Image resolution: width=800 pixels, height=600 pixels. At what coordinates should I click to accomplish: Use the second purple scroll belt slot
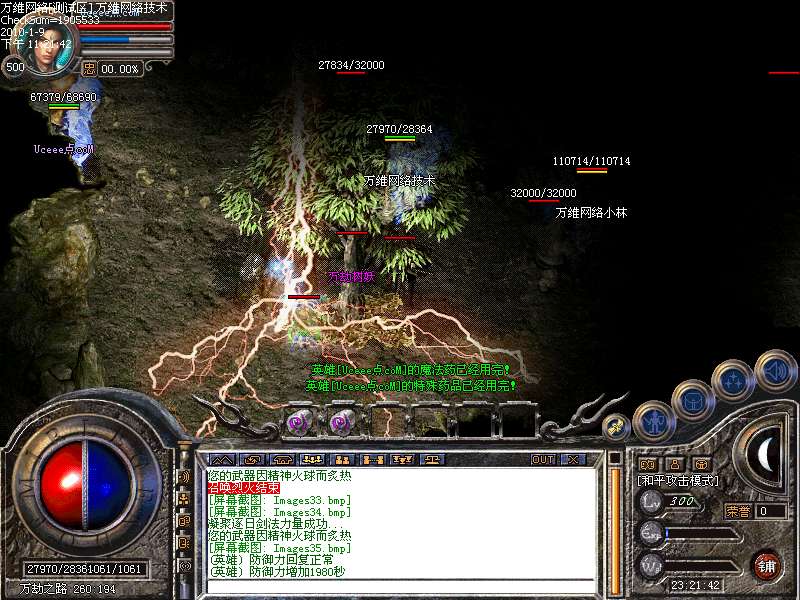click(341, 421)
